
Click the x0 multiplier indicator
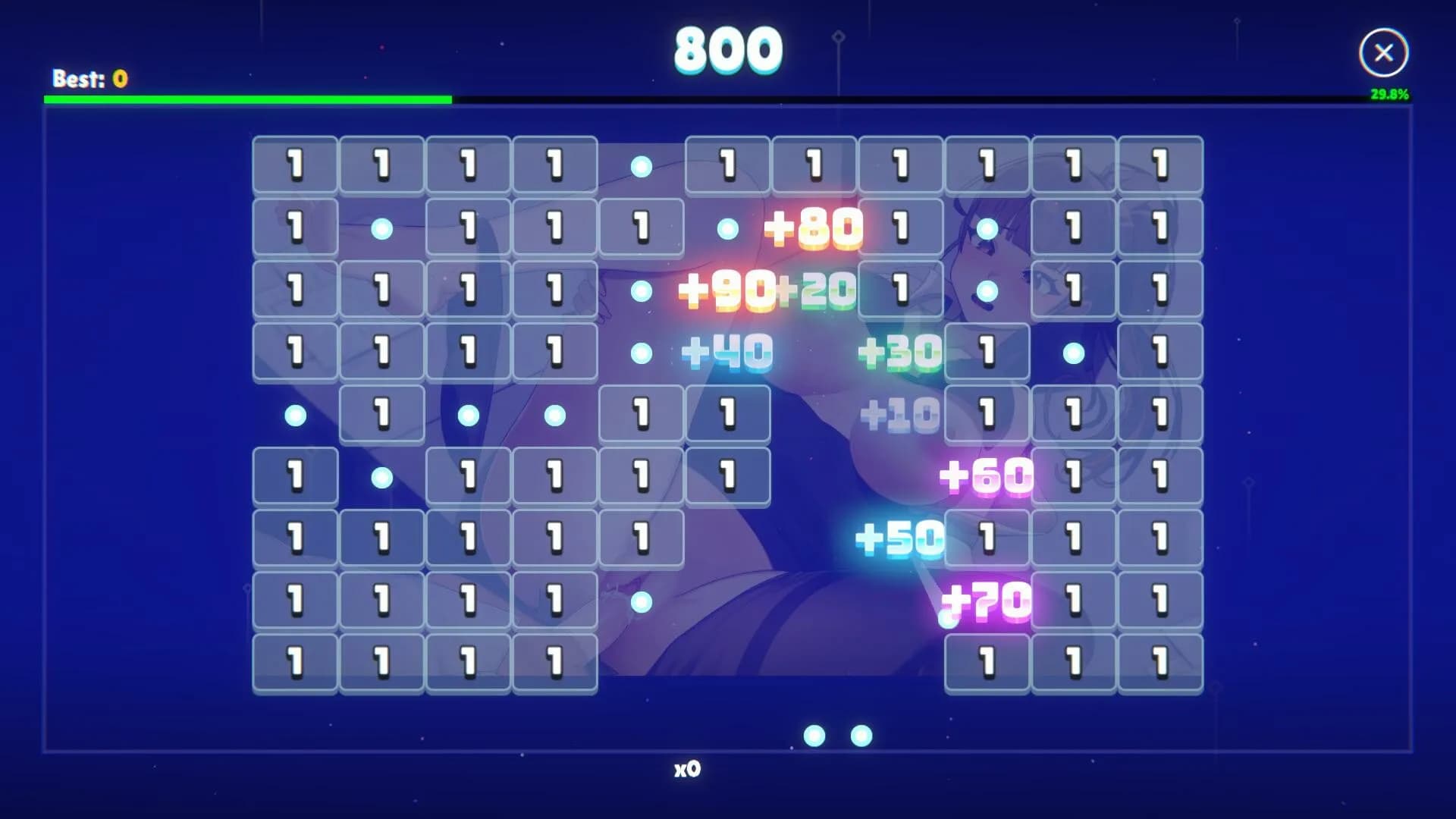(689, 769)
